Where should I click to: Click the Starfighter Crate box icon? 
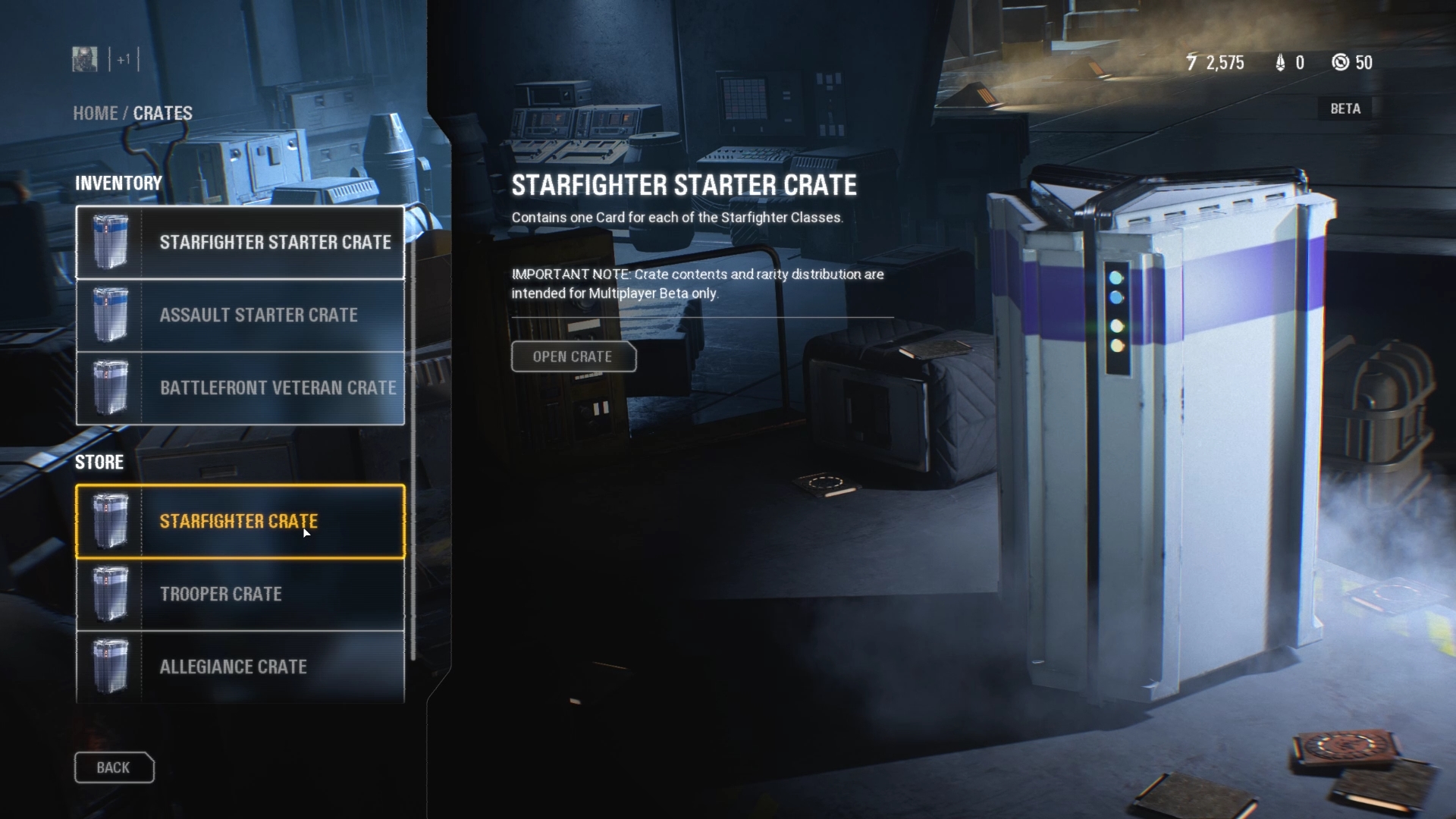[111, 521]
